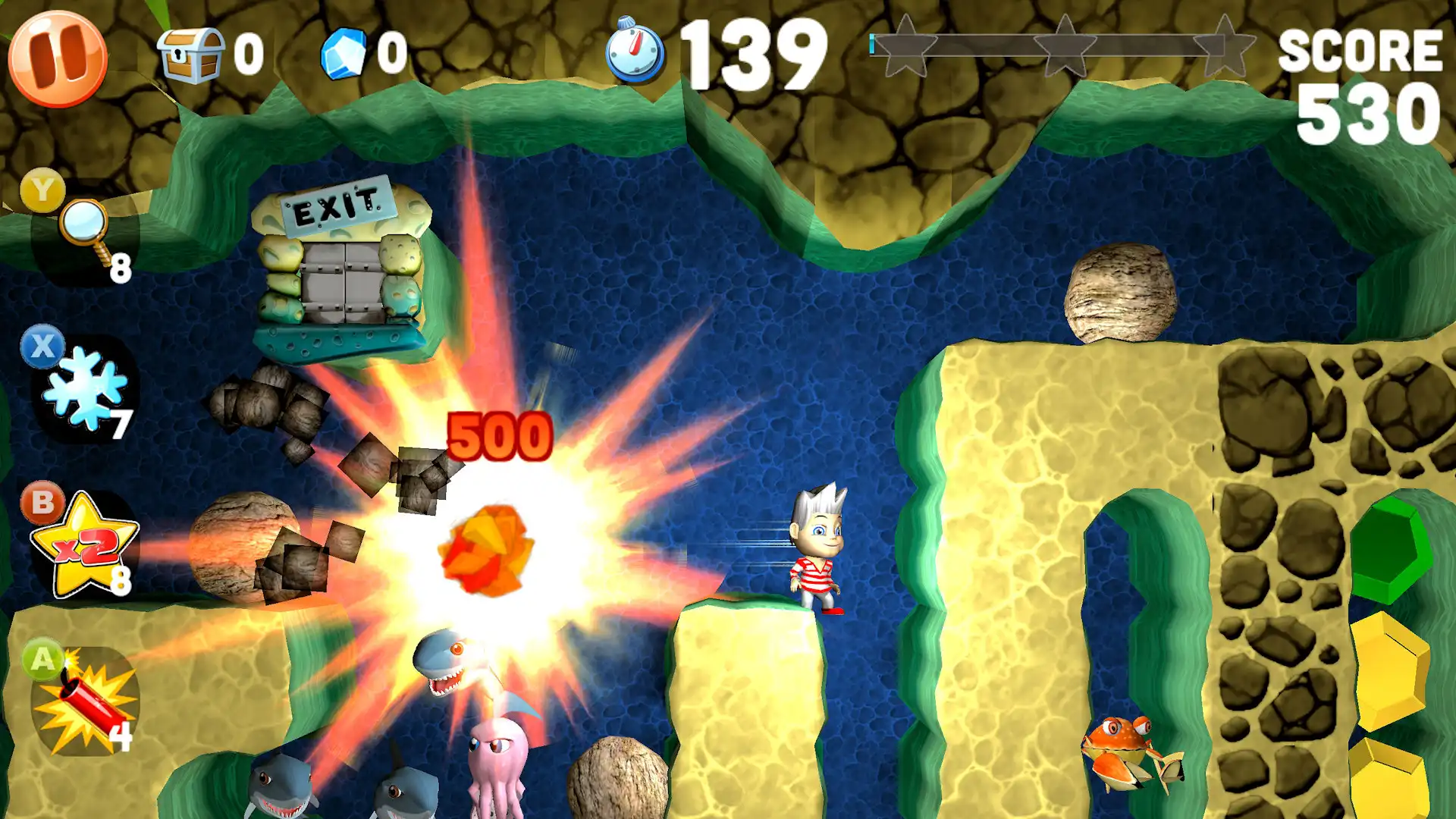Click the Y button badge on the magnifier
The height and width of the screenshot is (819, 1456).
[x=43, y=190]
